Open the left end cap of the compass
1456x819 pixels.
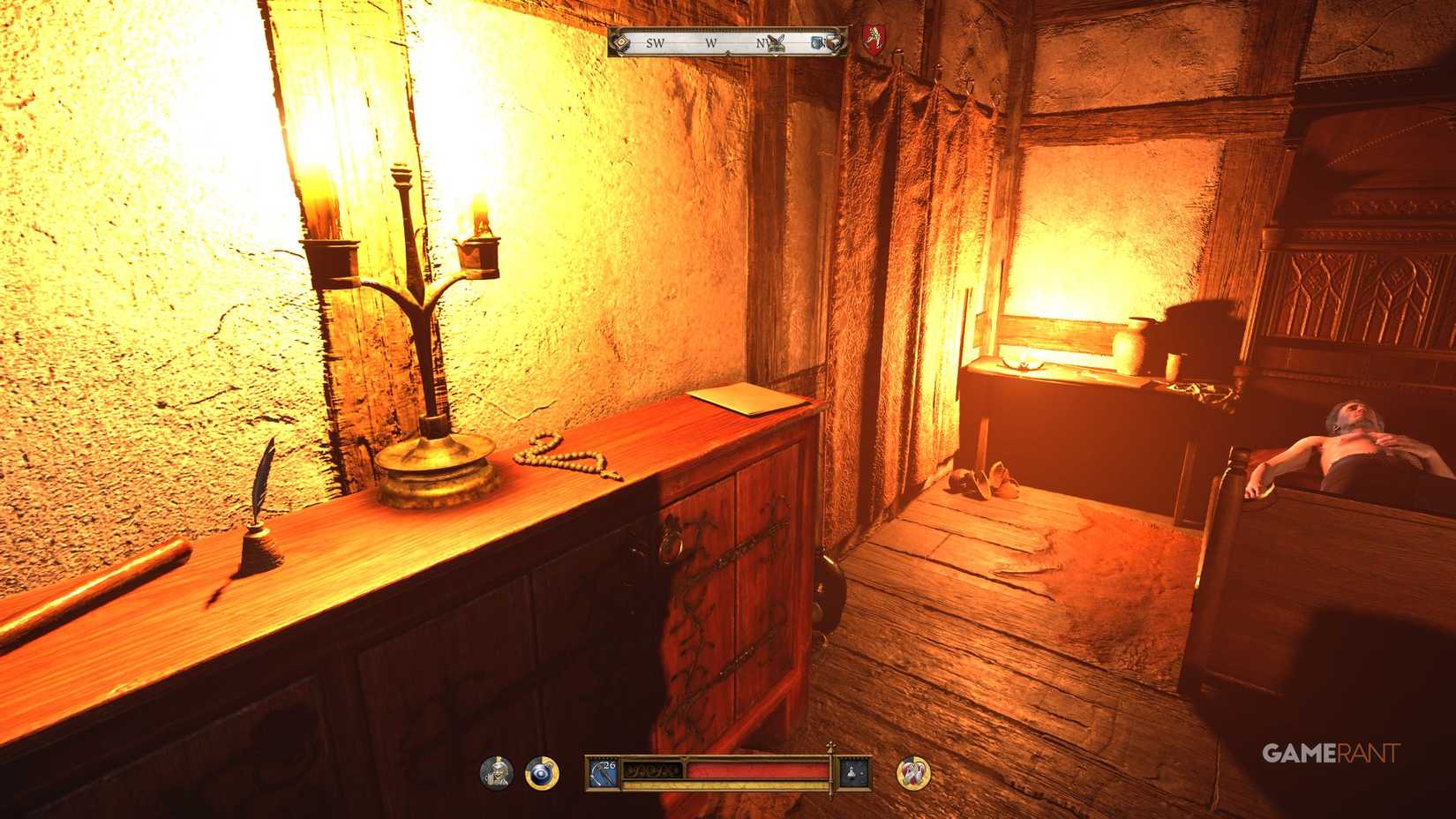point(612,41)
